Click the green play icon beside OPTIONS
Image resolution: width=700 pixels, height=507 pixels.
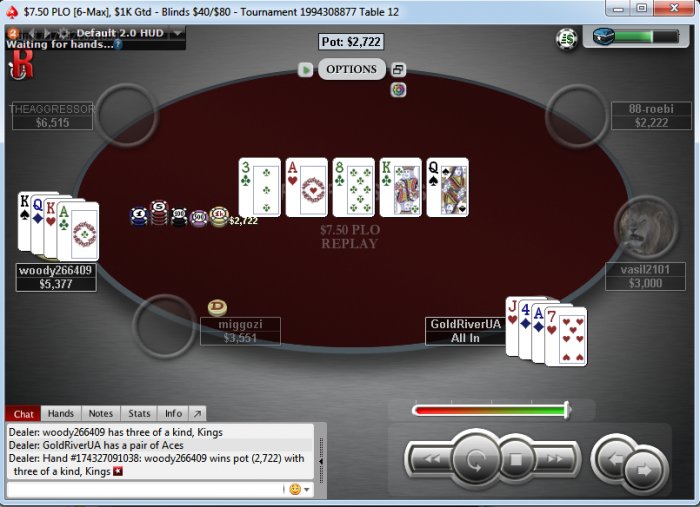[306, 70]
